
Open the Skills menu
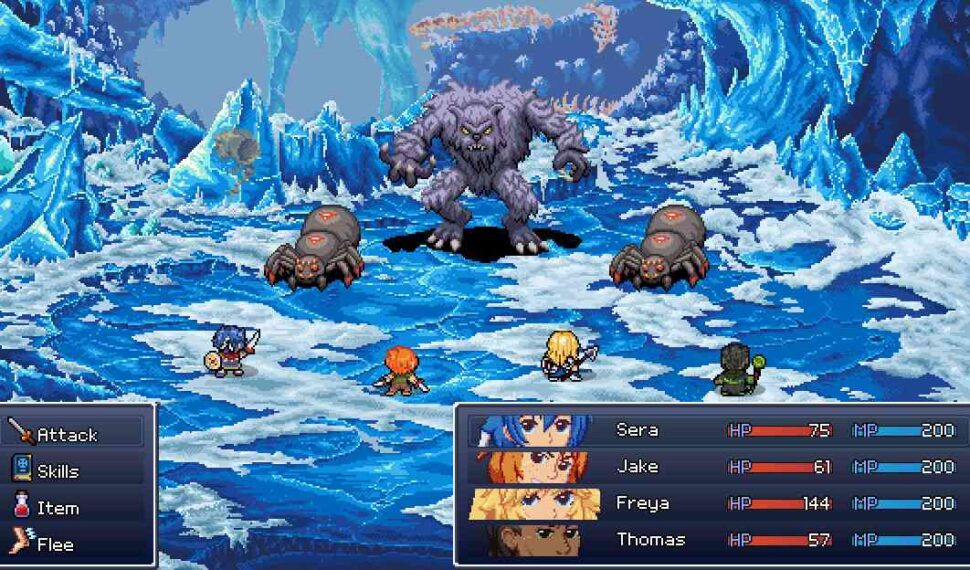pos(58,471)
